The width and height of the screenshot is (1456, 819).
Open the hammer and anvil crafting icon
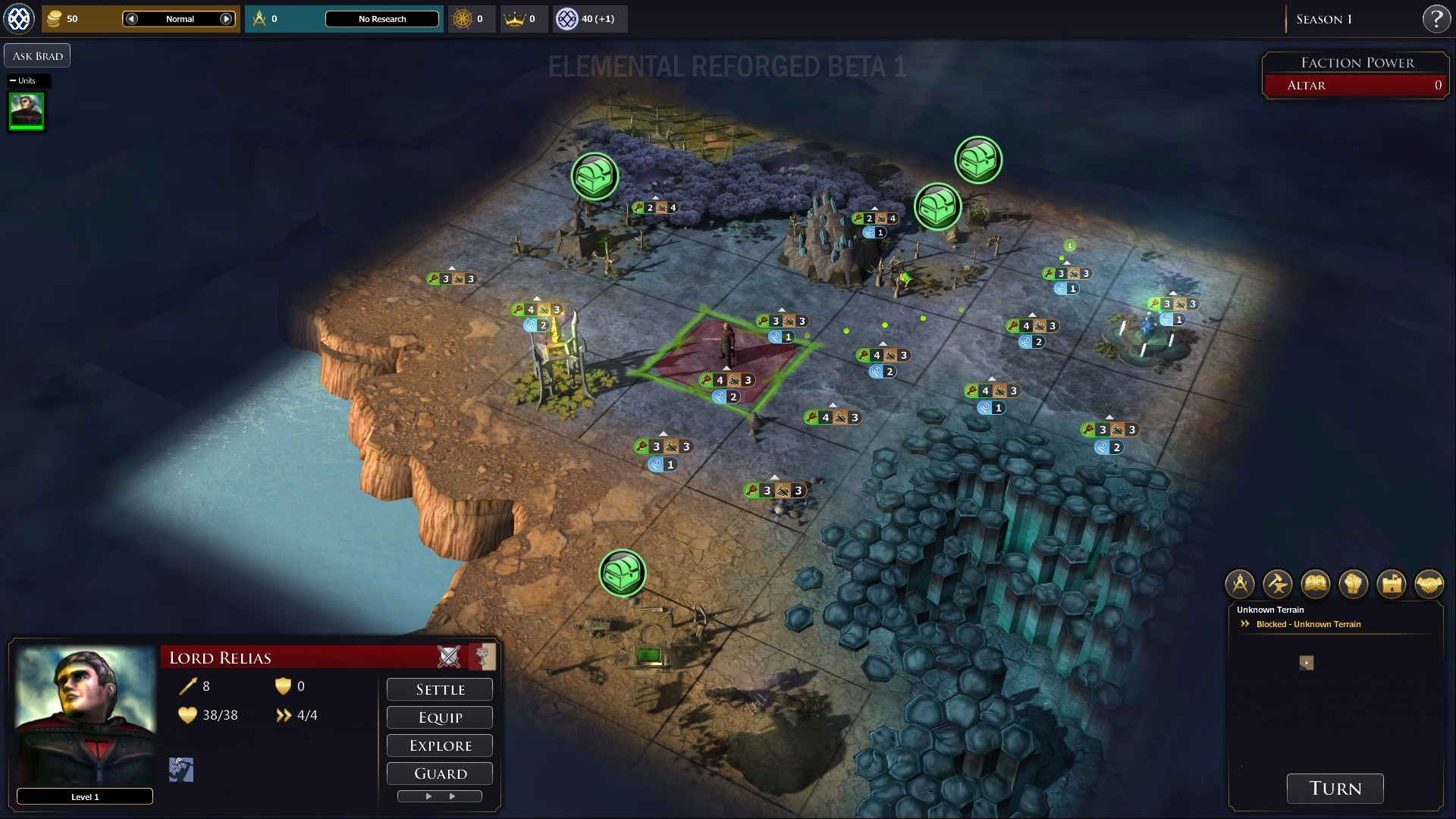(x=1278, y=584)
